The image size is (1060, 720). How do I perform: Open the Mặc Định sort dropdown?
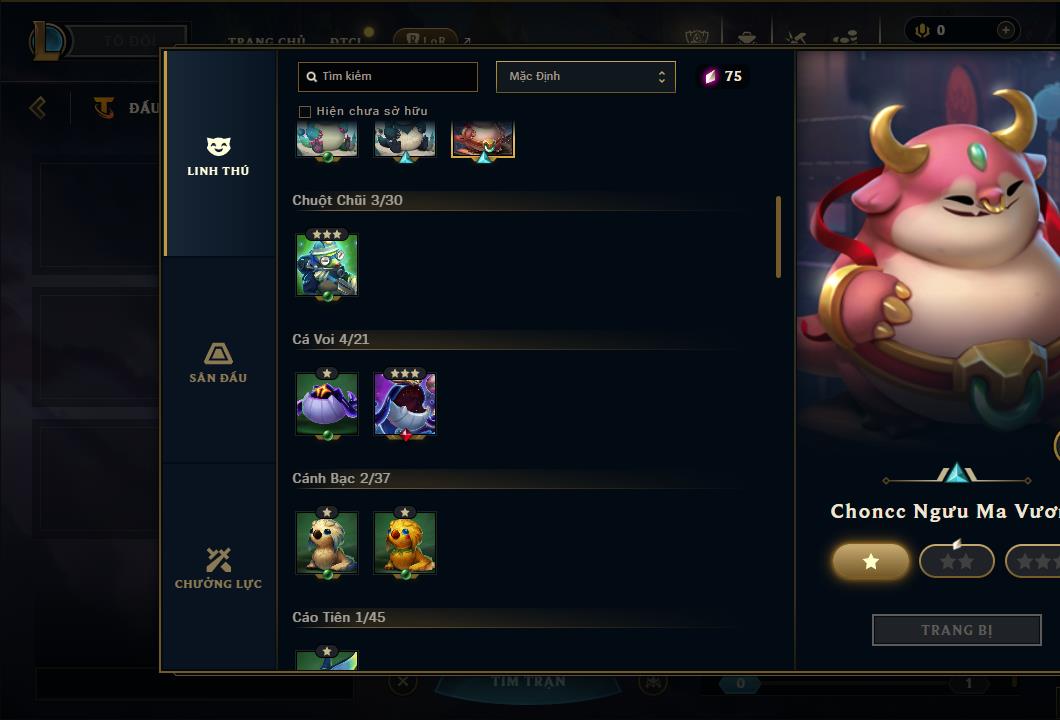[585, 77]
